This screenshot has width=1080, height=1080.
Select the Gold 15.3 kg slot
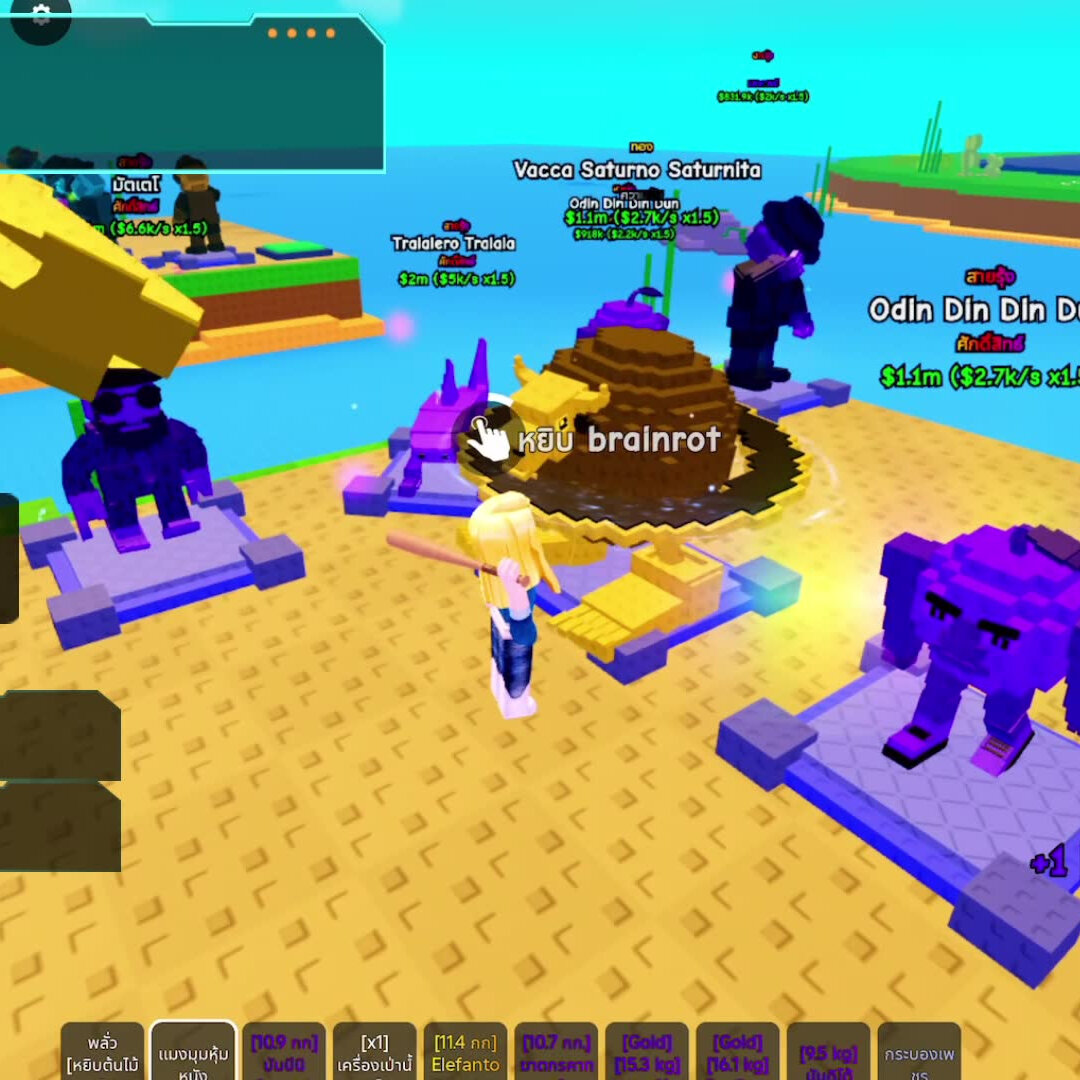coord(647,1052)
